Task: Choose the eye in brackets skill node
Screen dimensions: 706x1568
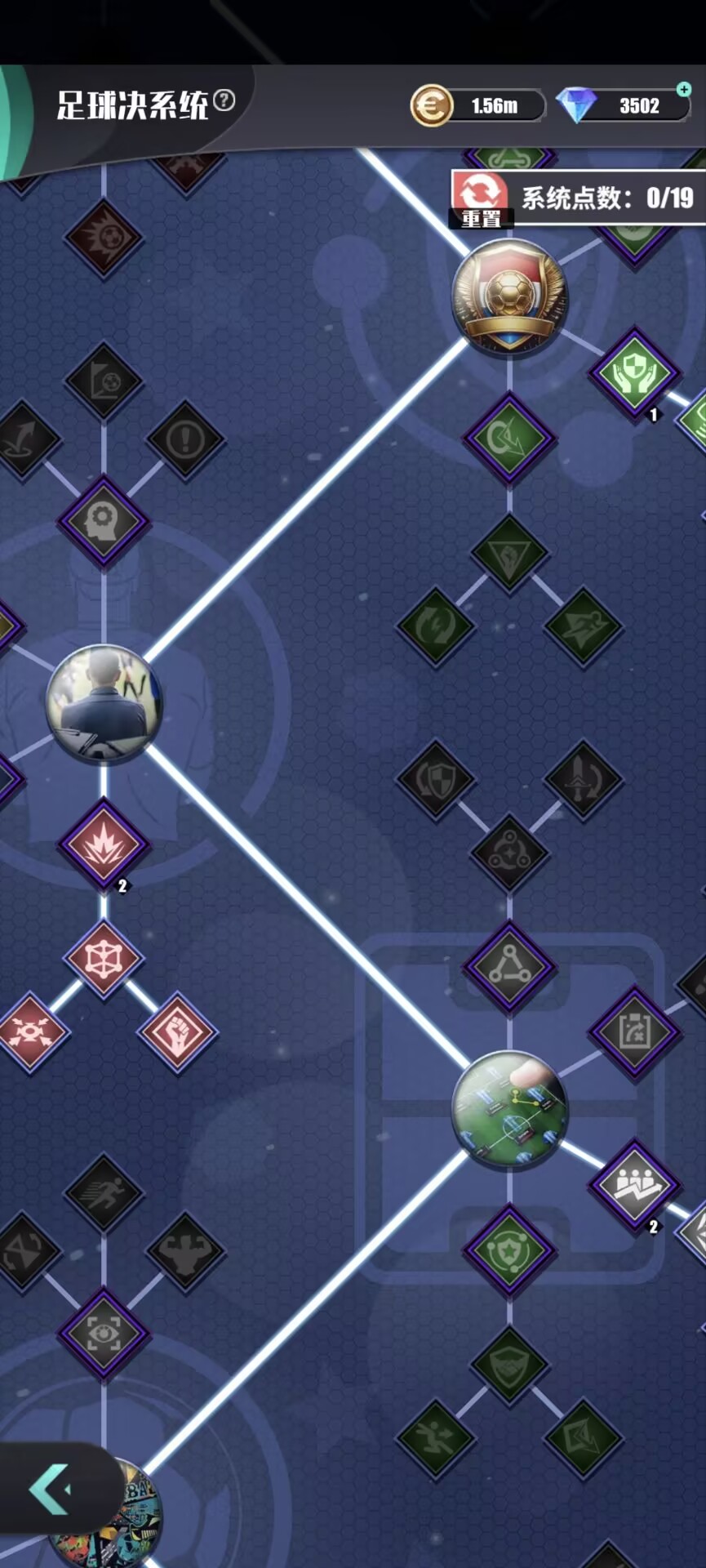Action: 104,1334
